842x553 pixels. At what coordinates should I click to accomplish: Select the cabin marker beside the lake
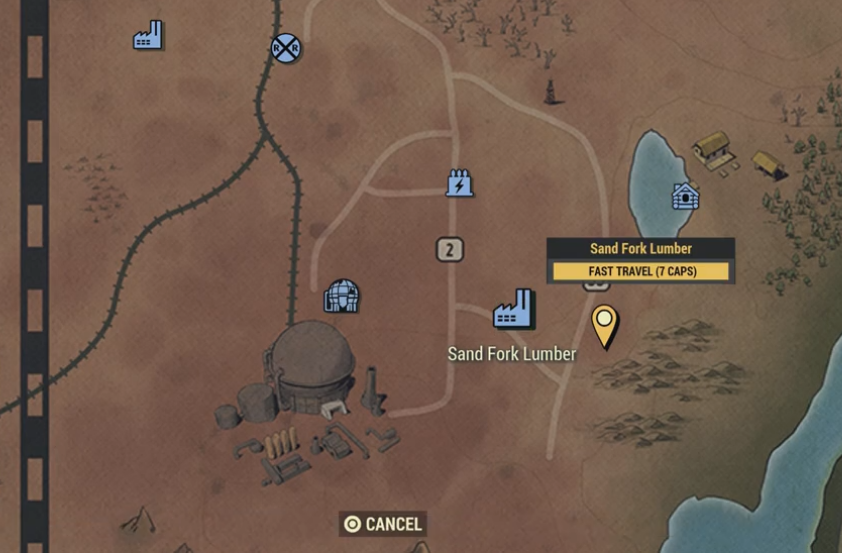[685, 195]
